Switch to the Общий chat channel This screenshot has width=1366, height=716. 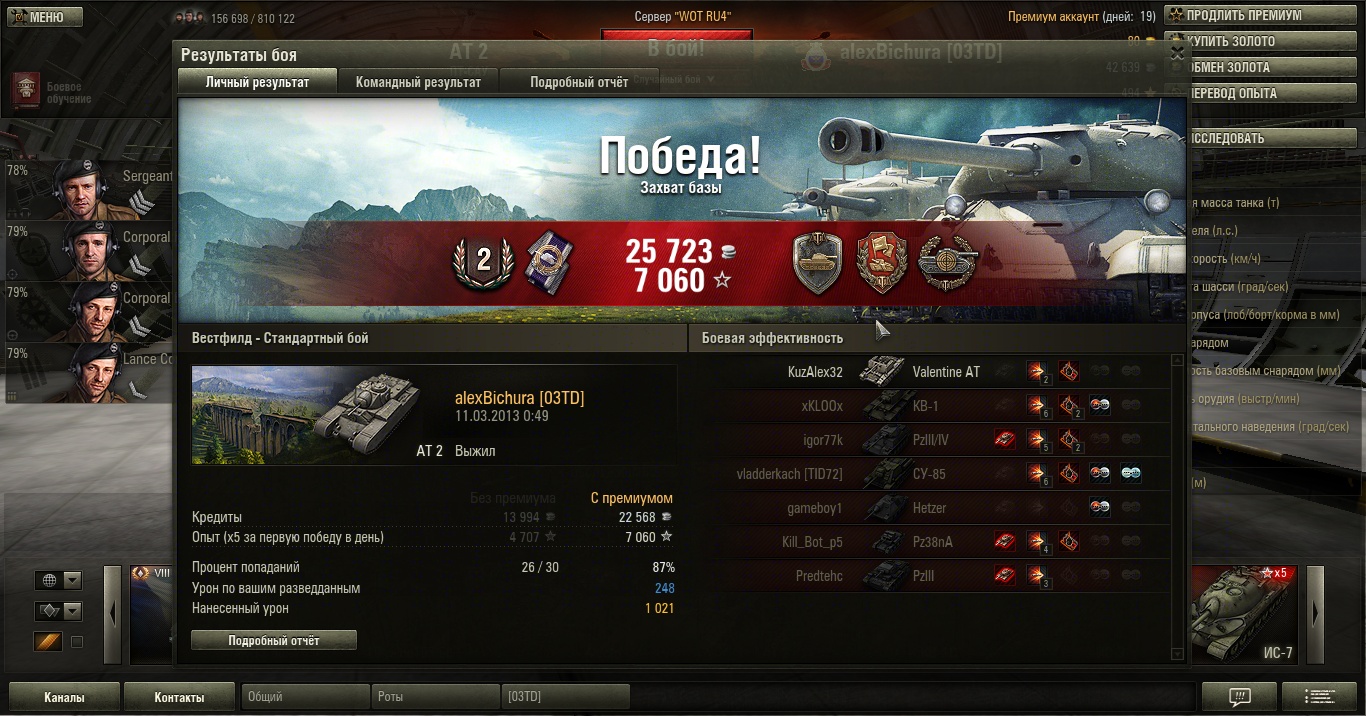[x=305, y=697]
